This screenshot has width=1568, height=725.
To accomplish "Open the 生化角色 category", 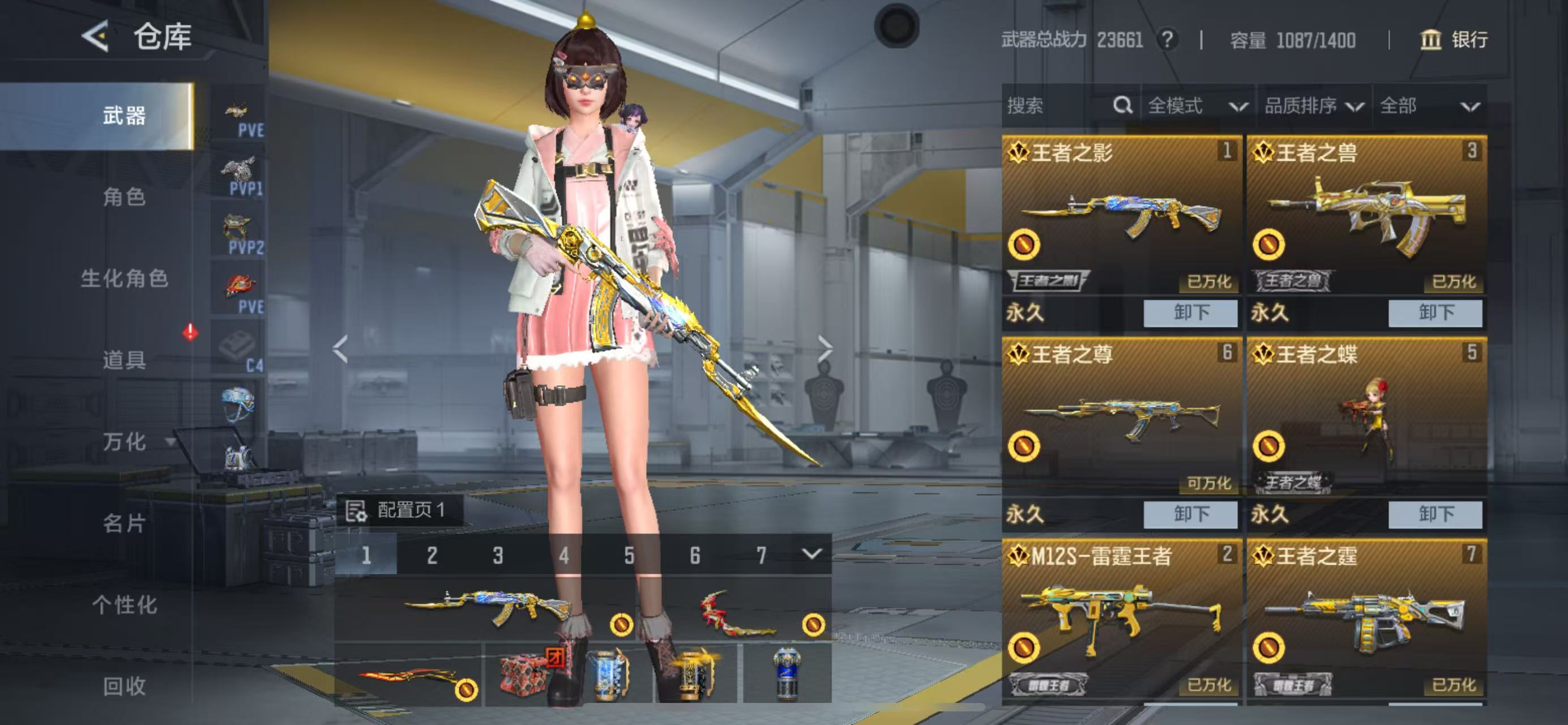I will [124, 279].
